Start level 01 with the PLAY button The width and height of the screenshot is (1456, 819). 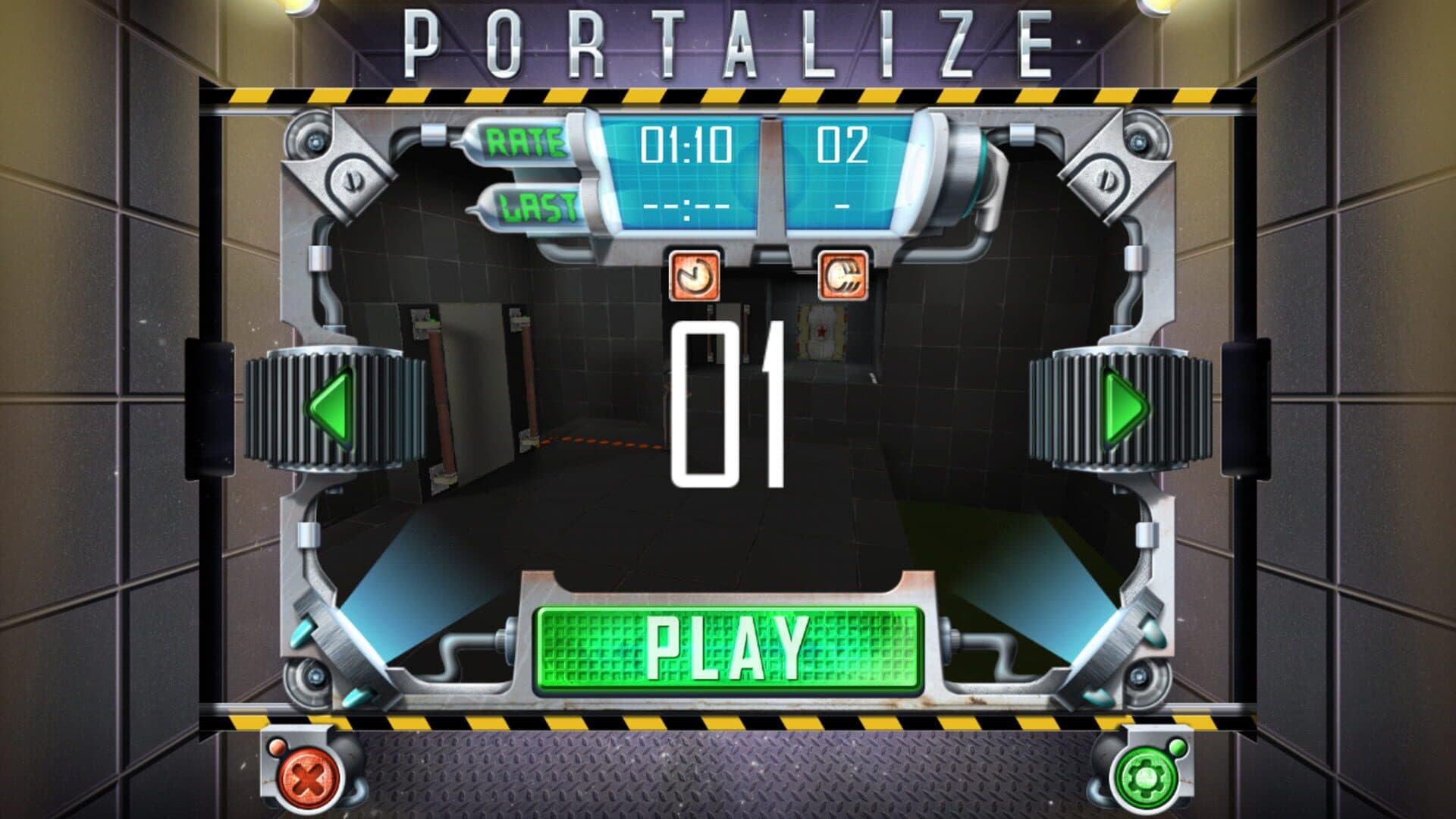(x=728, y=649)
